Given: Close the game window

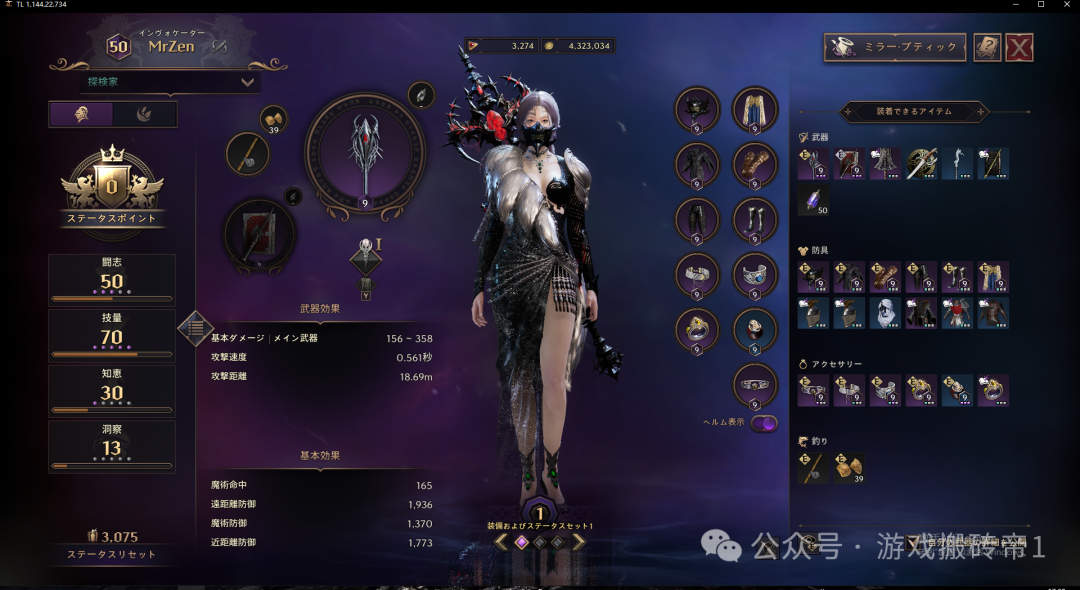Looking at the screenshot, I should pos(1068,5).
